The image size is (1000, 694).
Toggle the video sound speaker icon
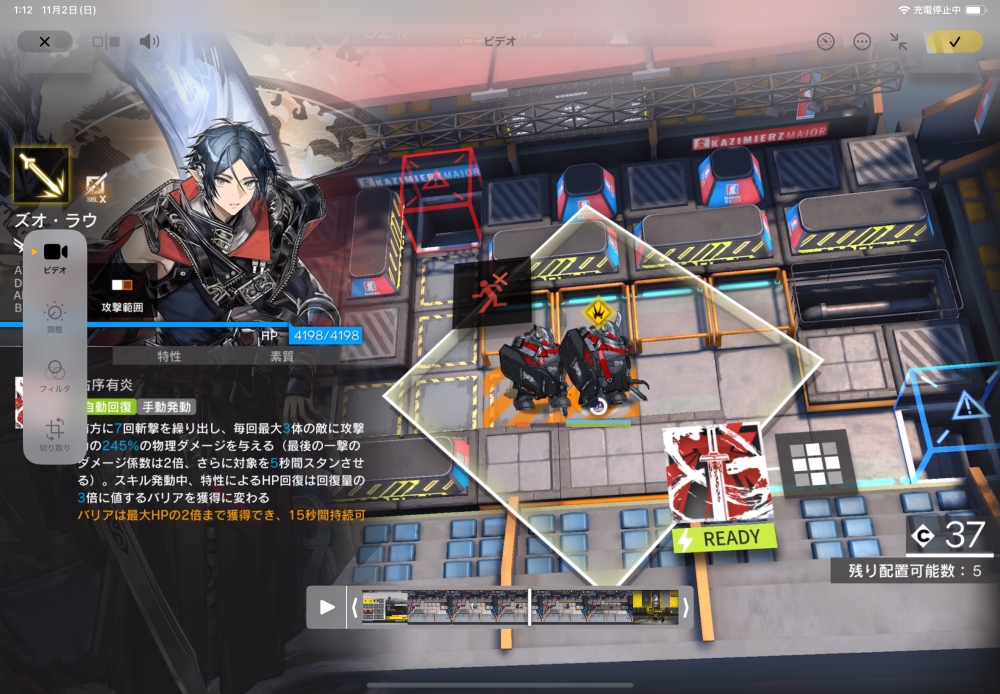pos(149,41)
